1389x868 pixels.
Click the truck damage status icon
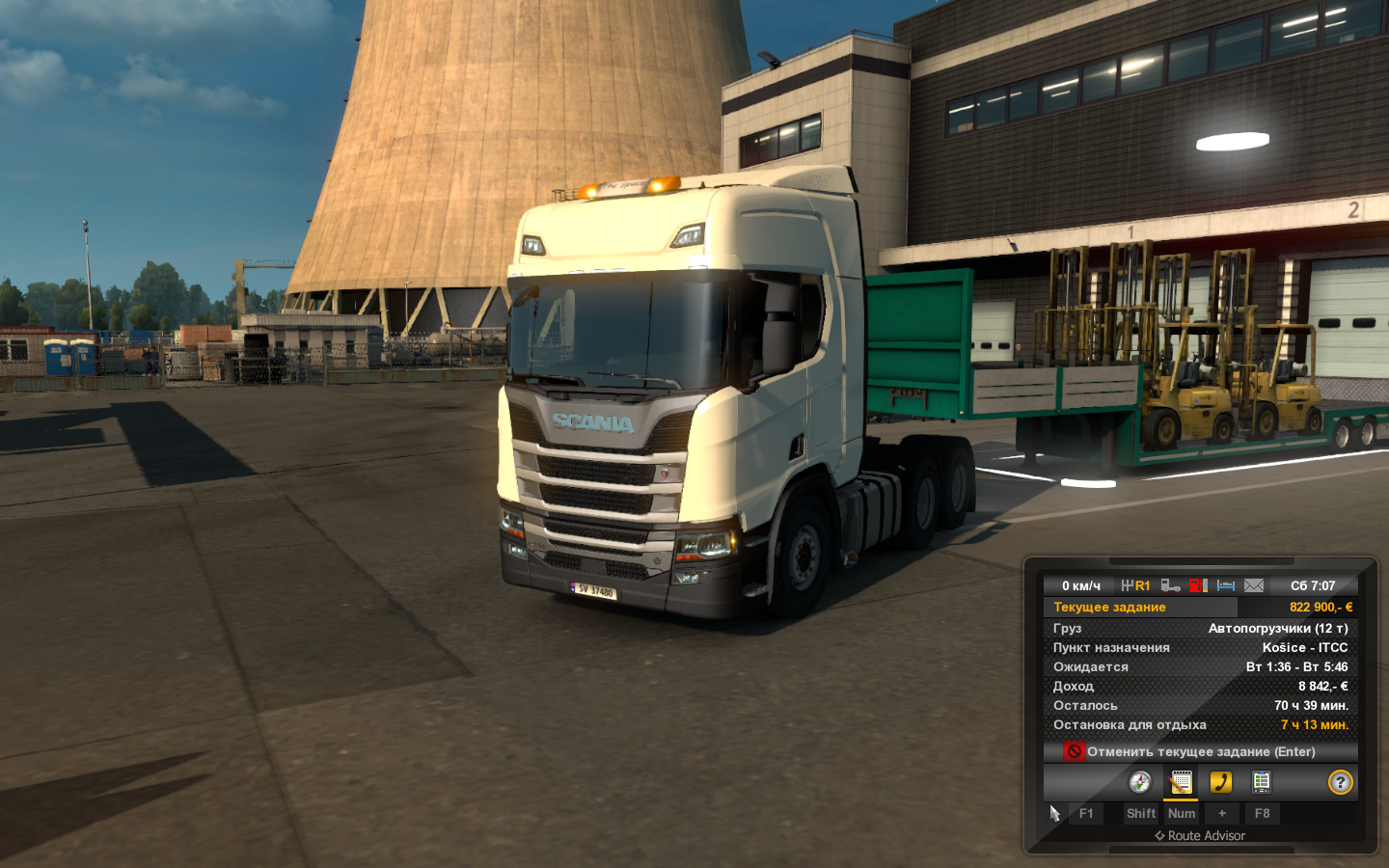(1170, 585)
